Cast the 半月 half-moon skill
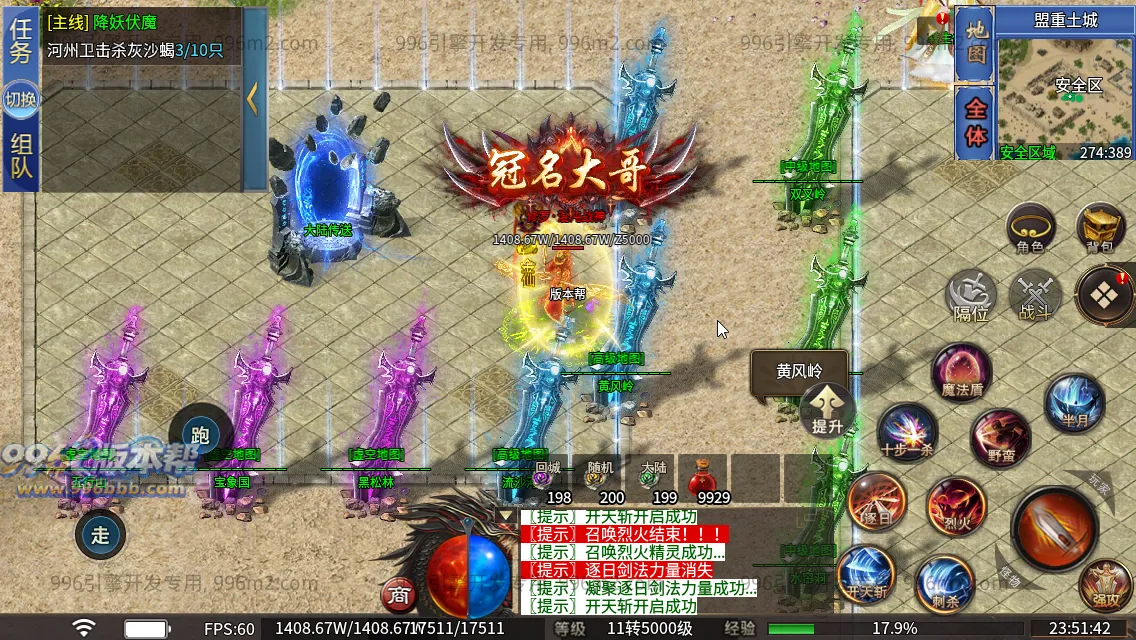Viewport: 1136px width, 640px height. click(x=1075, y=402)
